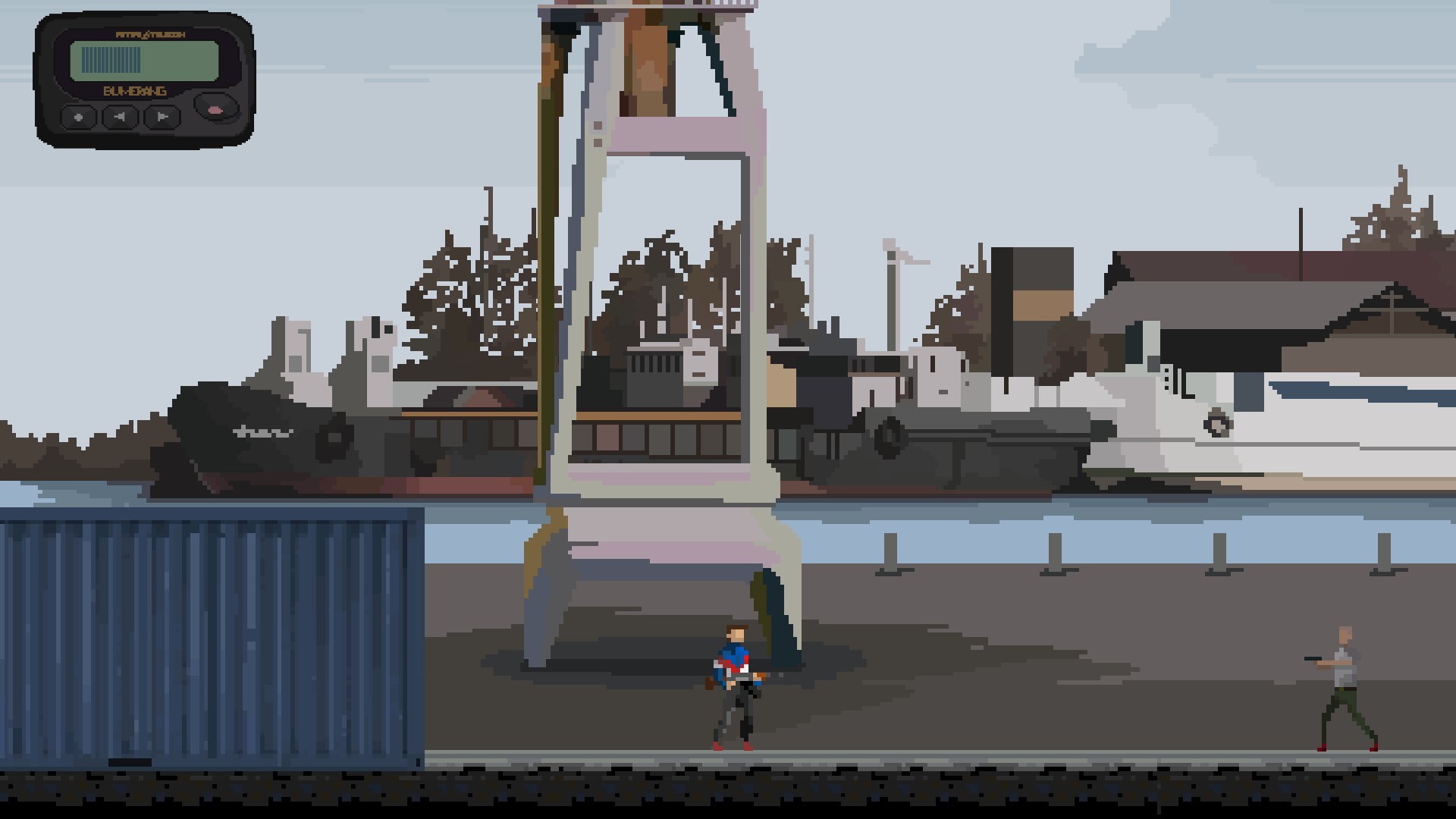Click the BUMERANG label on the pager
Screen dimensions: 1456x819
(x=135, y=93)
